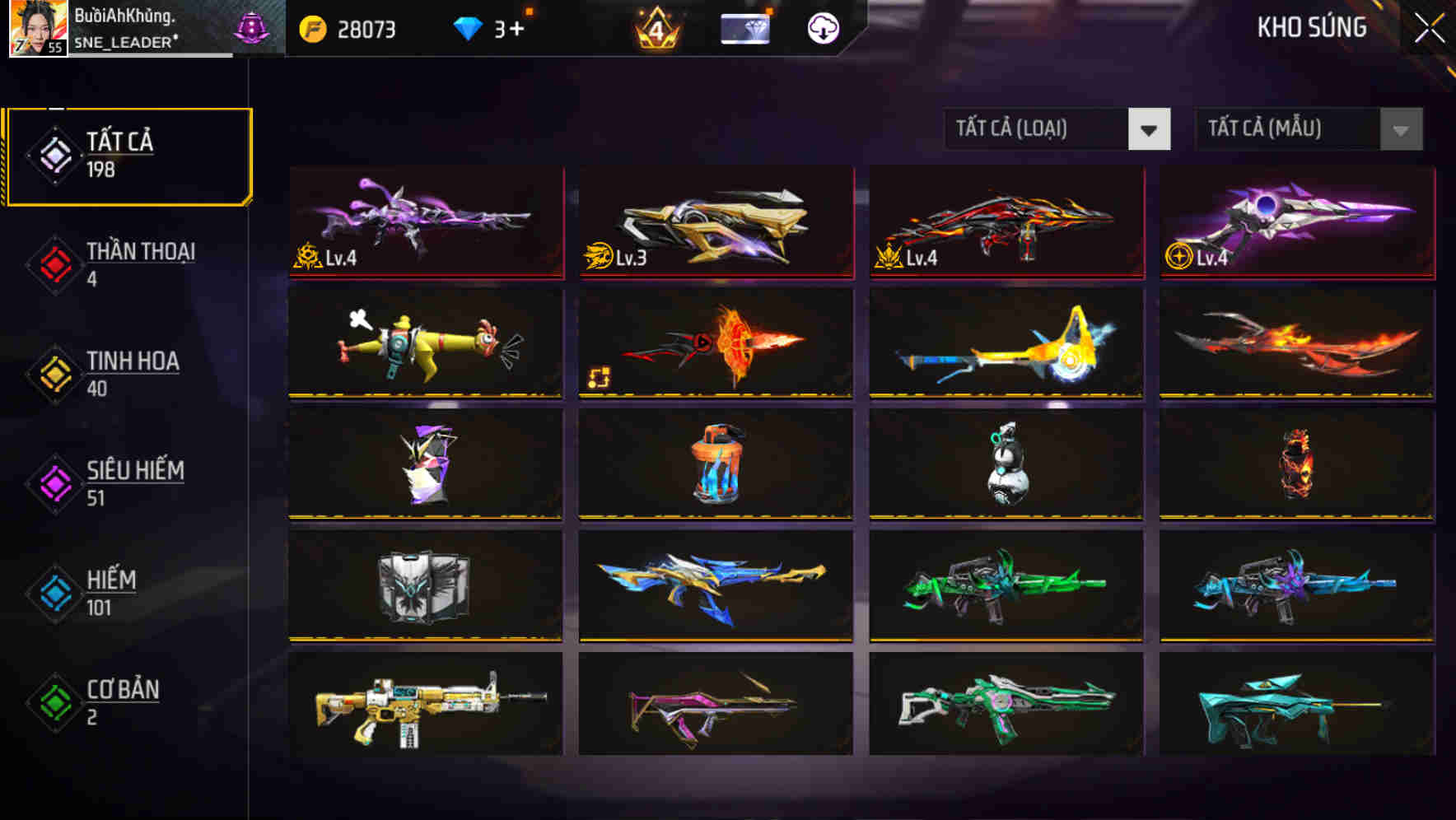Viewport: 1456px width, 820px height.
Task: Click the membership card diamond icon
Action: point(745,28)
